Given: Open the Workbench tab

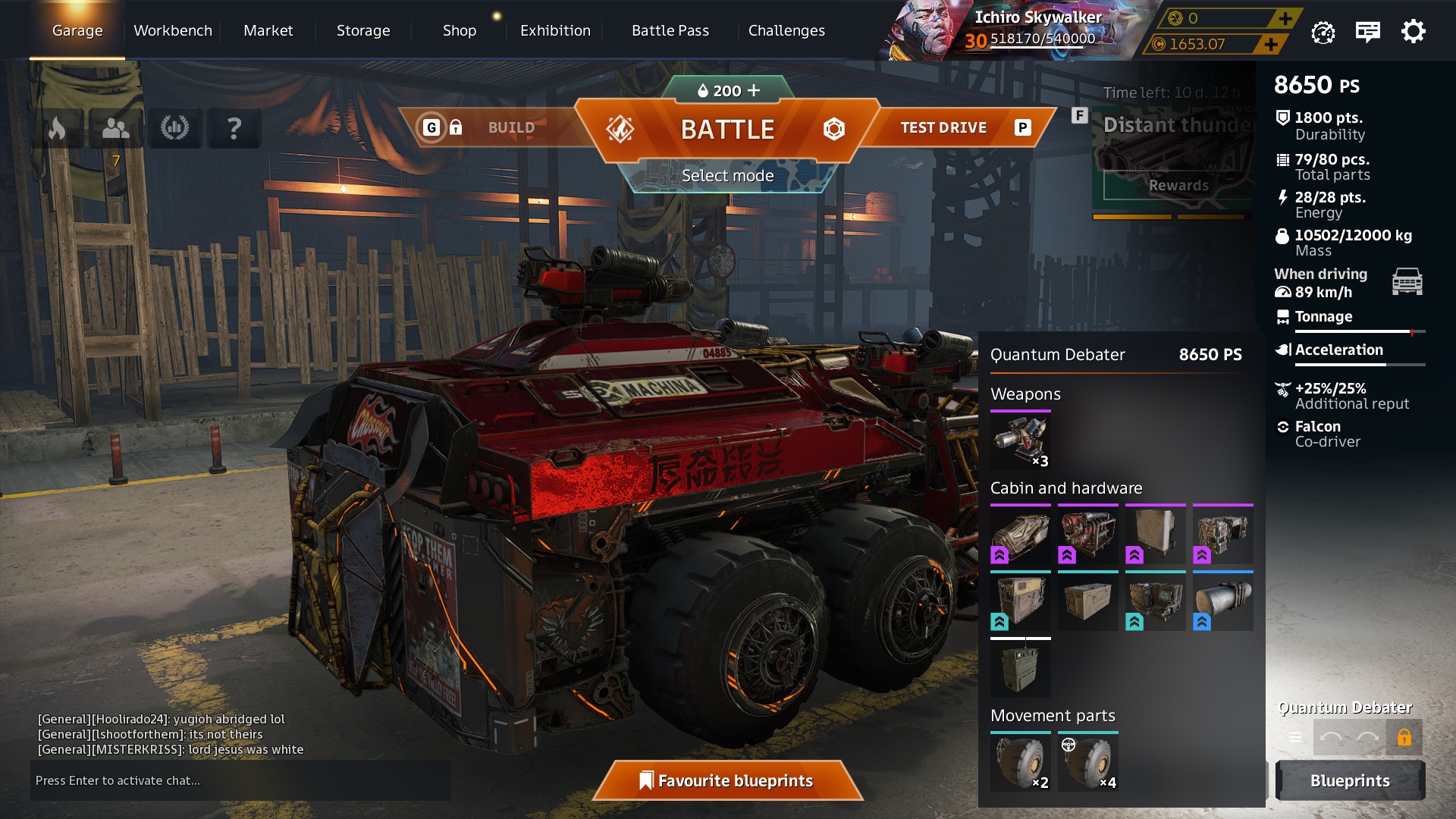Looking at the screenshot, I should 173,30.
